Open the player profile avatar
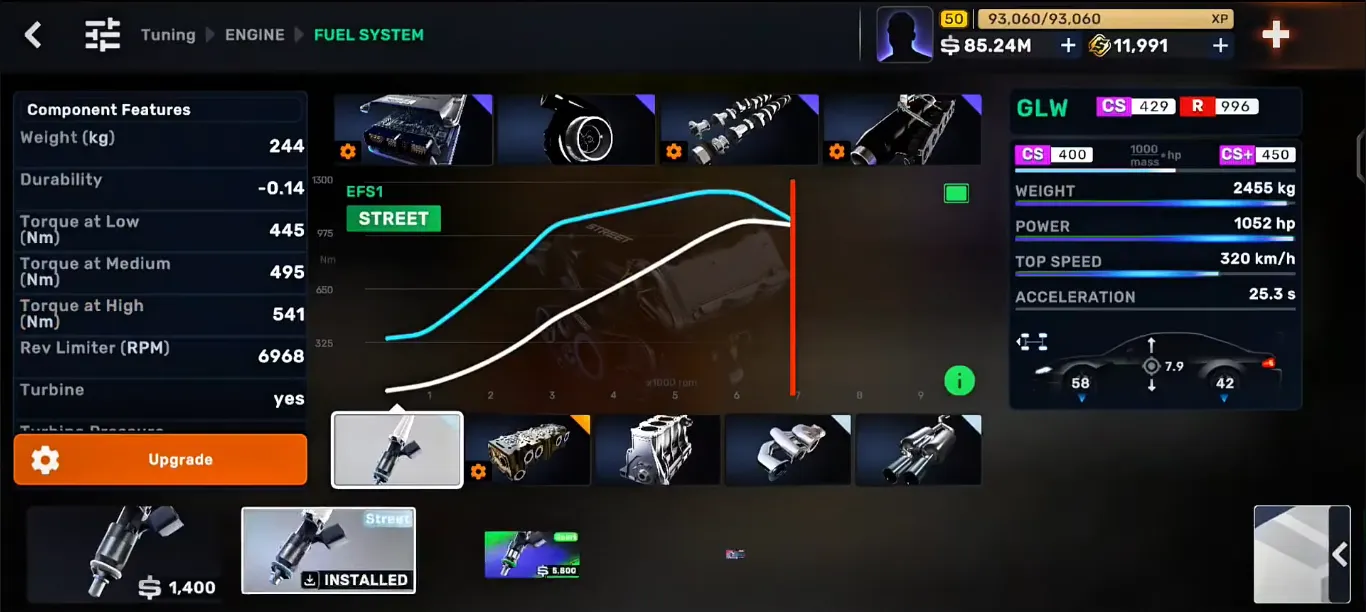Viewport: 1366px width, 612px height. coord(904,35)
